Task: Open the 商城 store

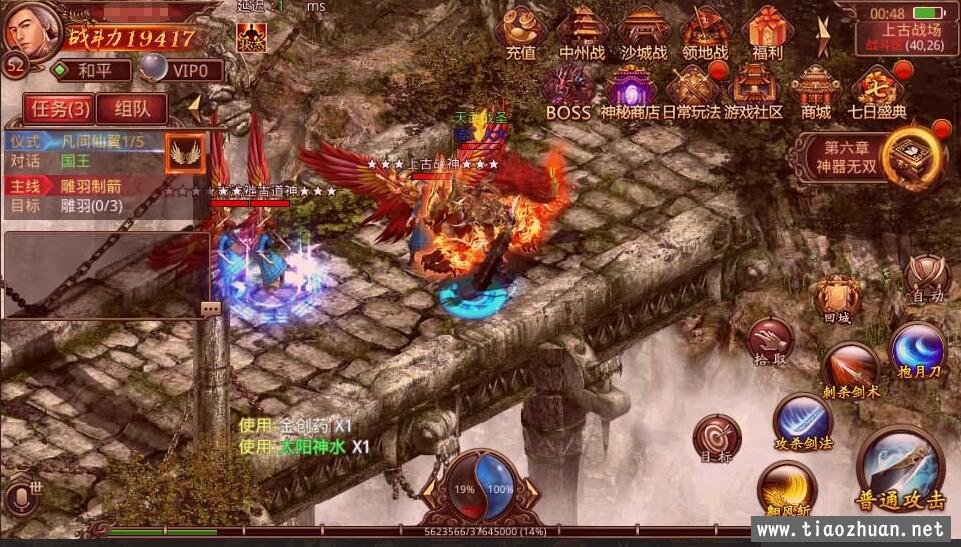Action: point(816,90)
